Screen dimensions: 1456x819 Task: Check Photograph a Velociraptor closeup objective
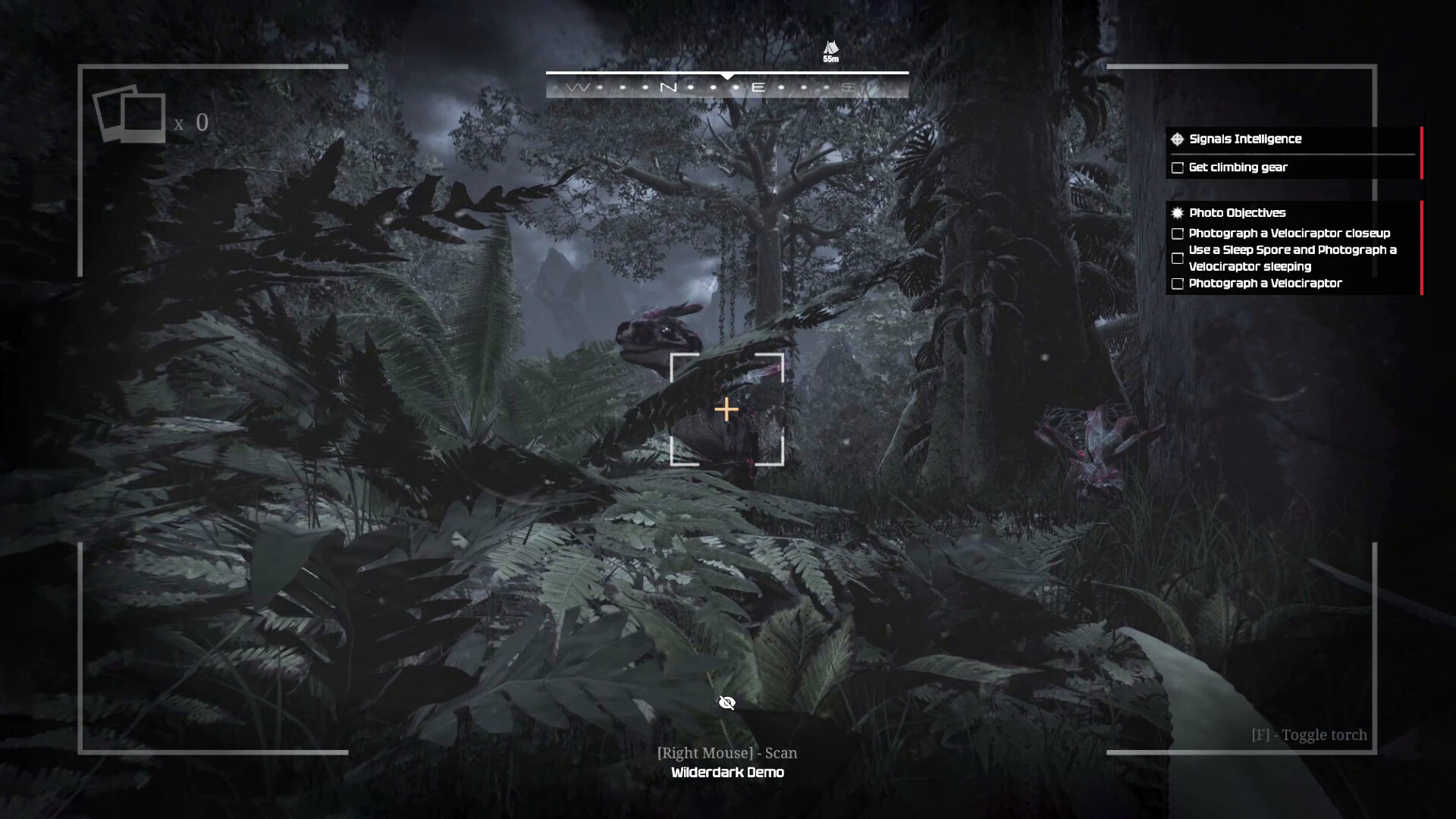[1178, 234]
